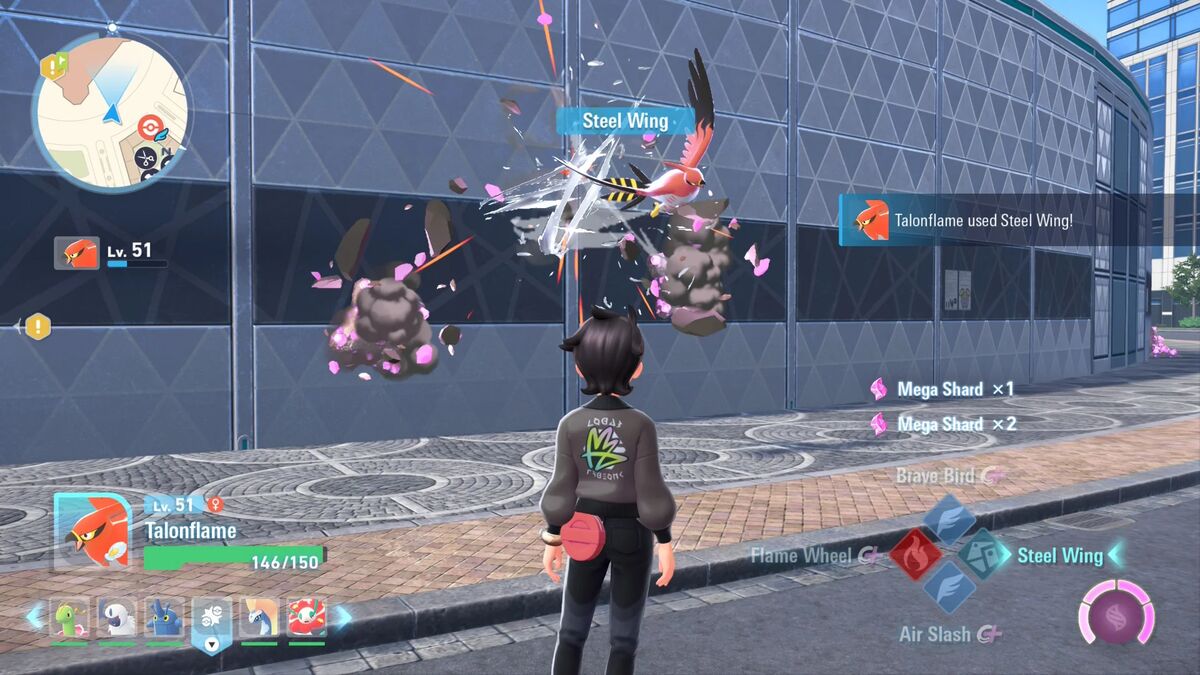Screen dimensions: 1200x675
Task: Switch to the red flower party Pokémon
Action: click(x=306, y=619)
